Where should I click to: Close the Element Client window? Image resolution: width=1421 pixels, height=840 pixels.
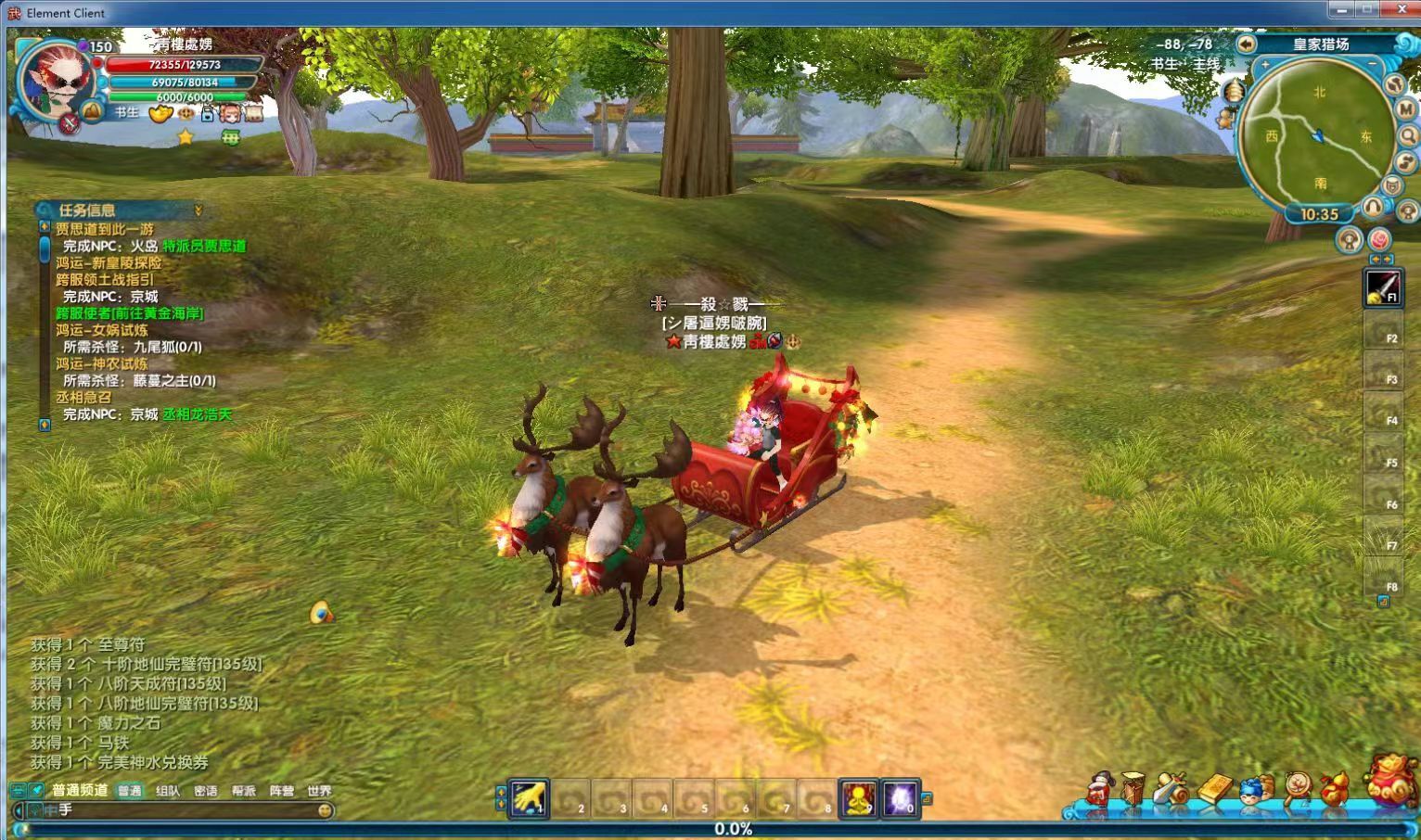1402,10
